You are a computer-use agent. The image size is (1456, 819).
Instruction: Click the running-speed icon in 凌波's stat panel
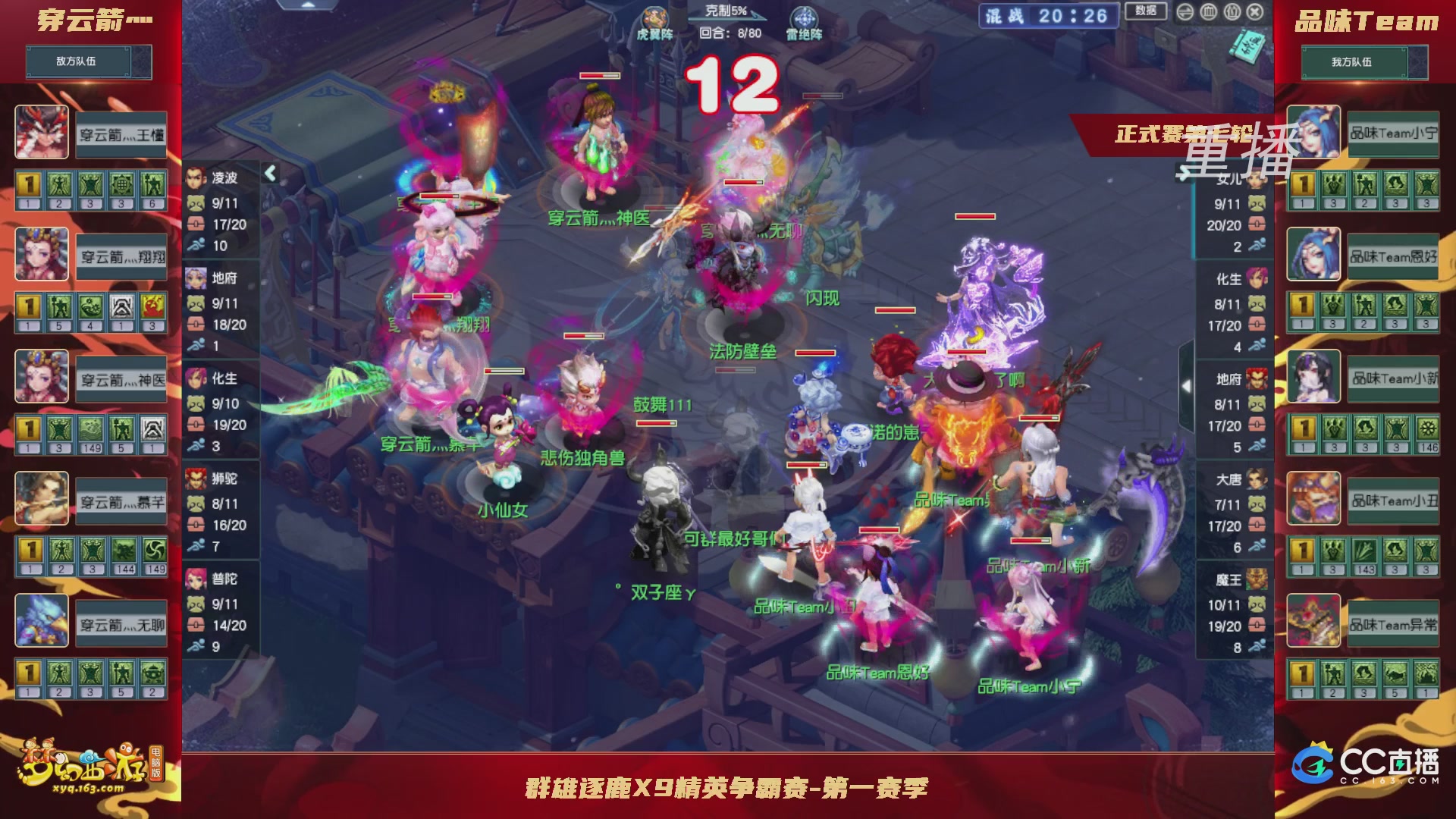click(197, 246)
